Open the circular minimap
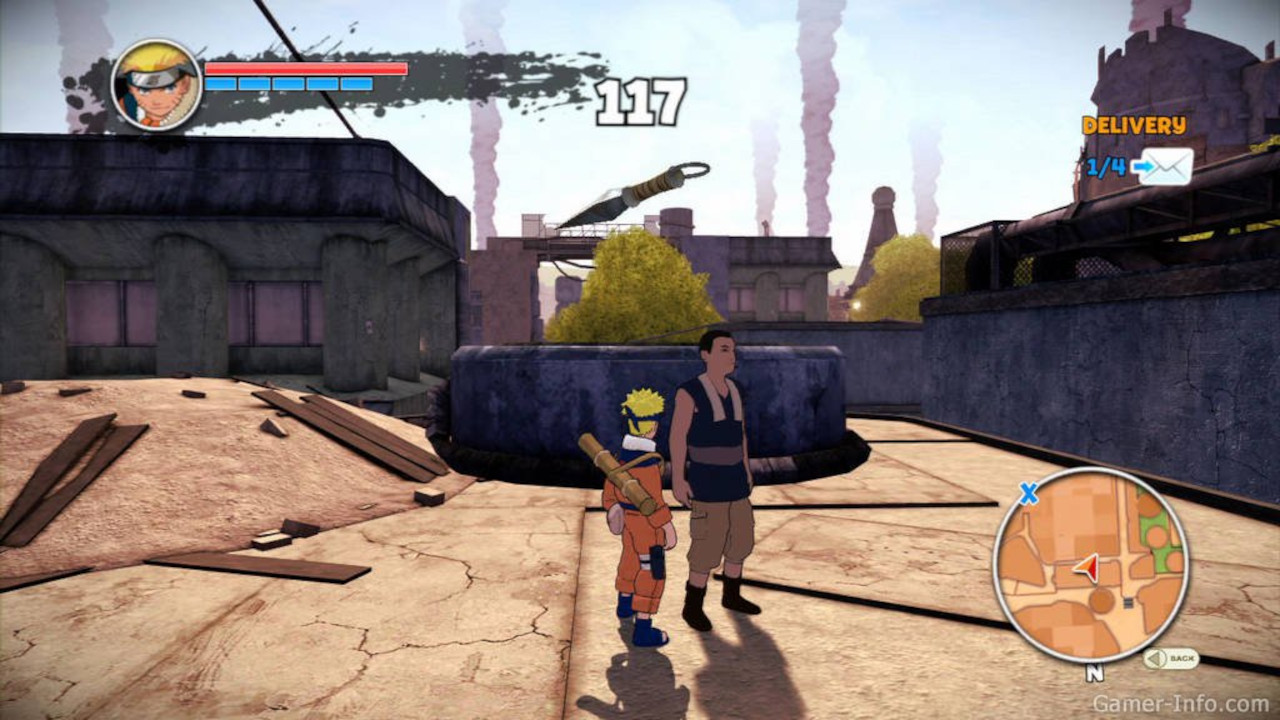 [1090, 565]
